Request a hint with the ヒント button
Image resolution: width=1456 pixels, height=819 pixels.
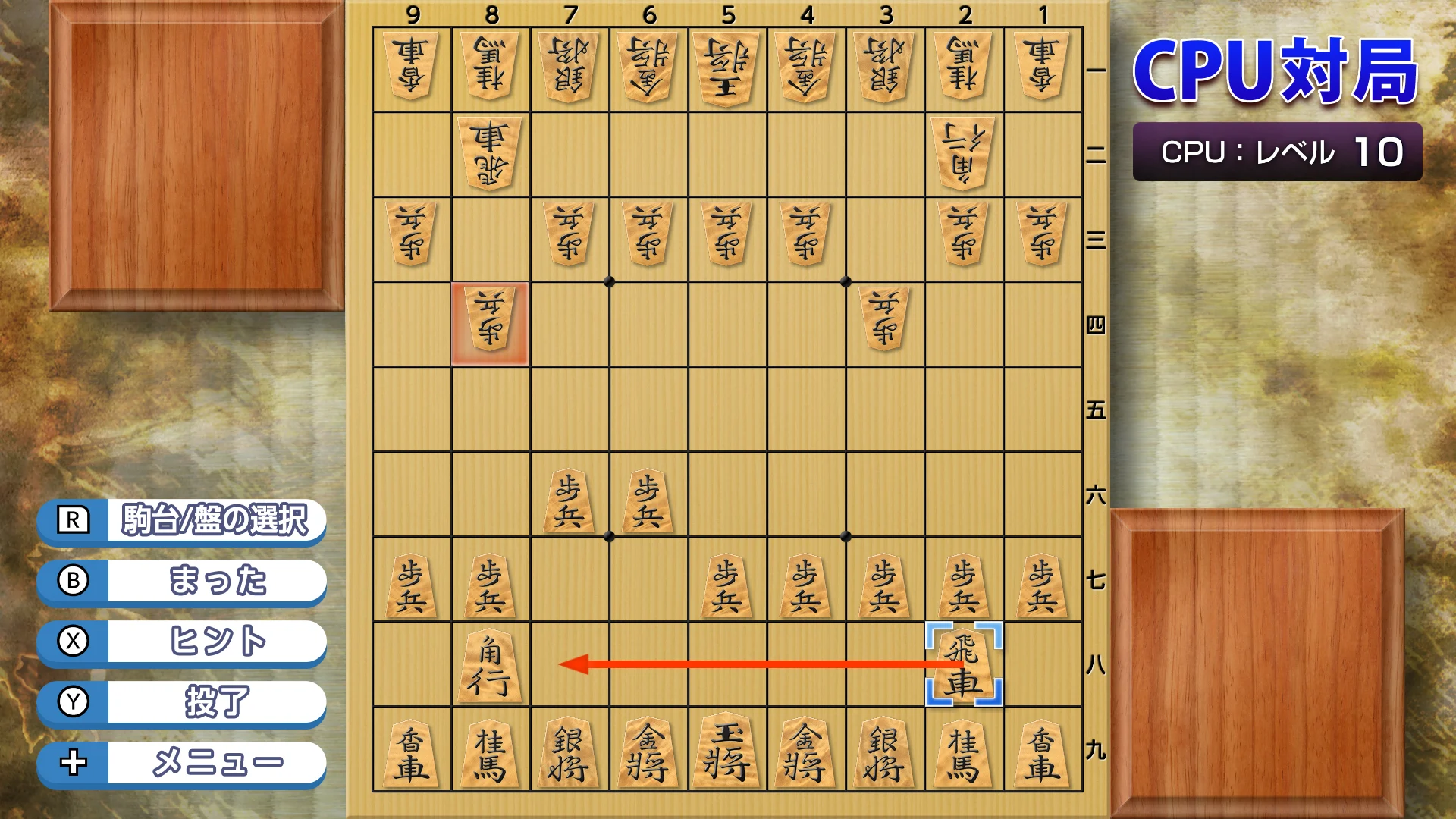(x=180, y=642)
